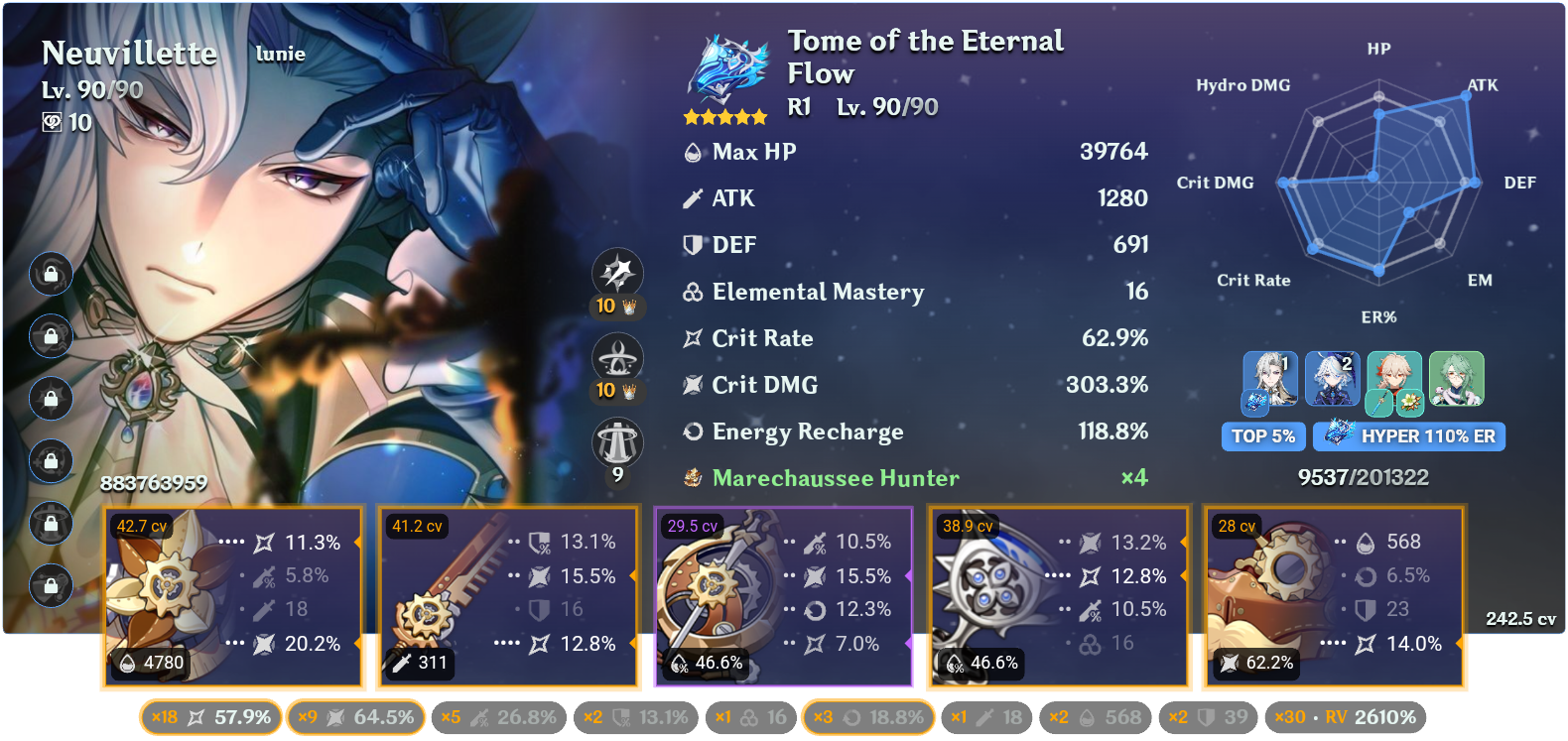Click the eye icon below the character level
Viewport: 1568px width, 741px height.
pos(52,123)
